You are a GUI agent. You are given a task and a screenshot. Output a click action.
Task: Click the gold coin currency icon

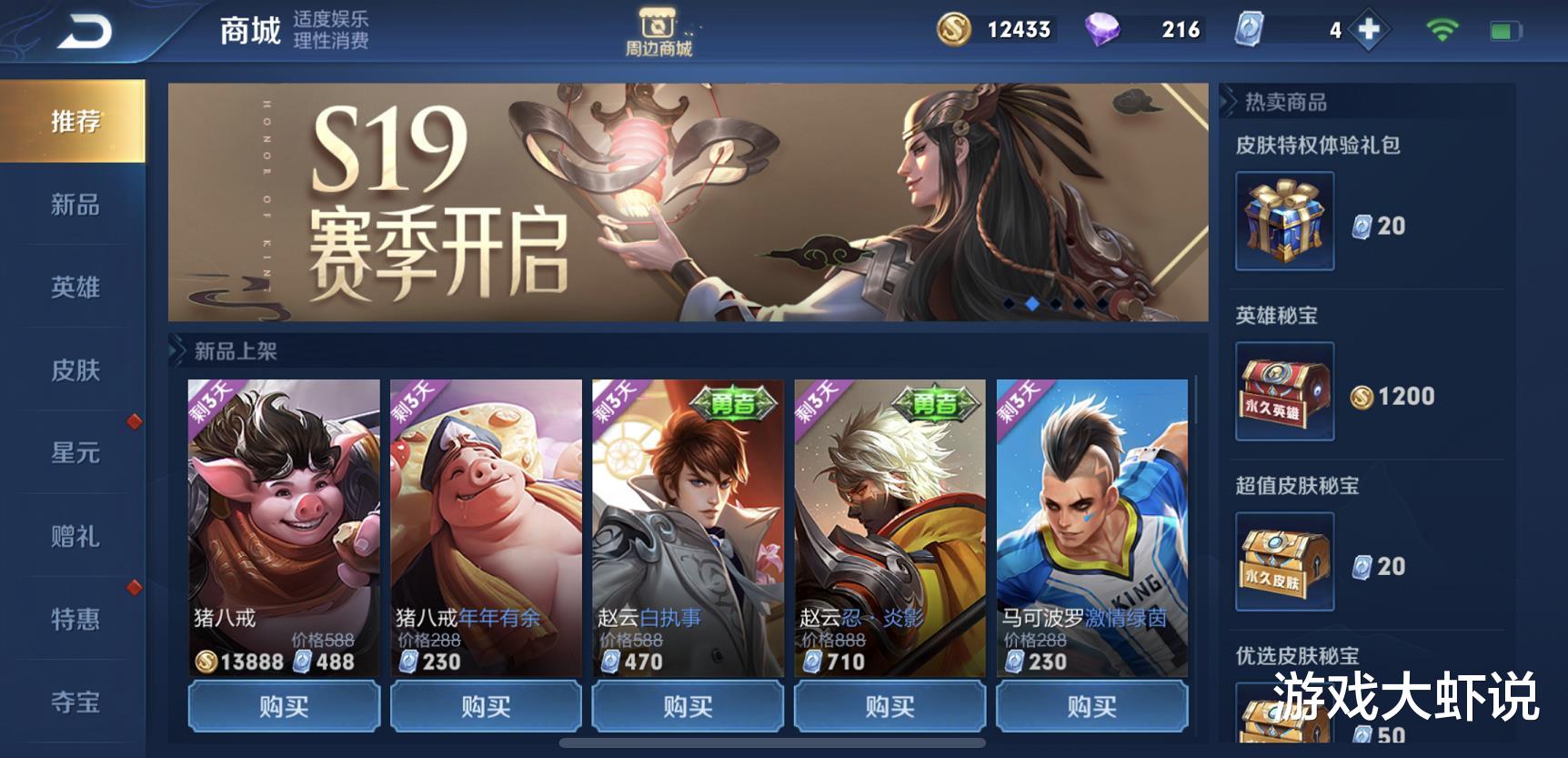point(955,29)
